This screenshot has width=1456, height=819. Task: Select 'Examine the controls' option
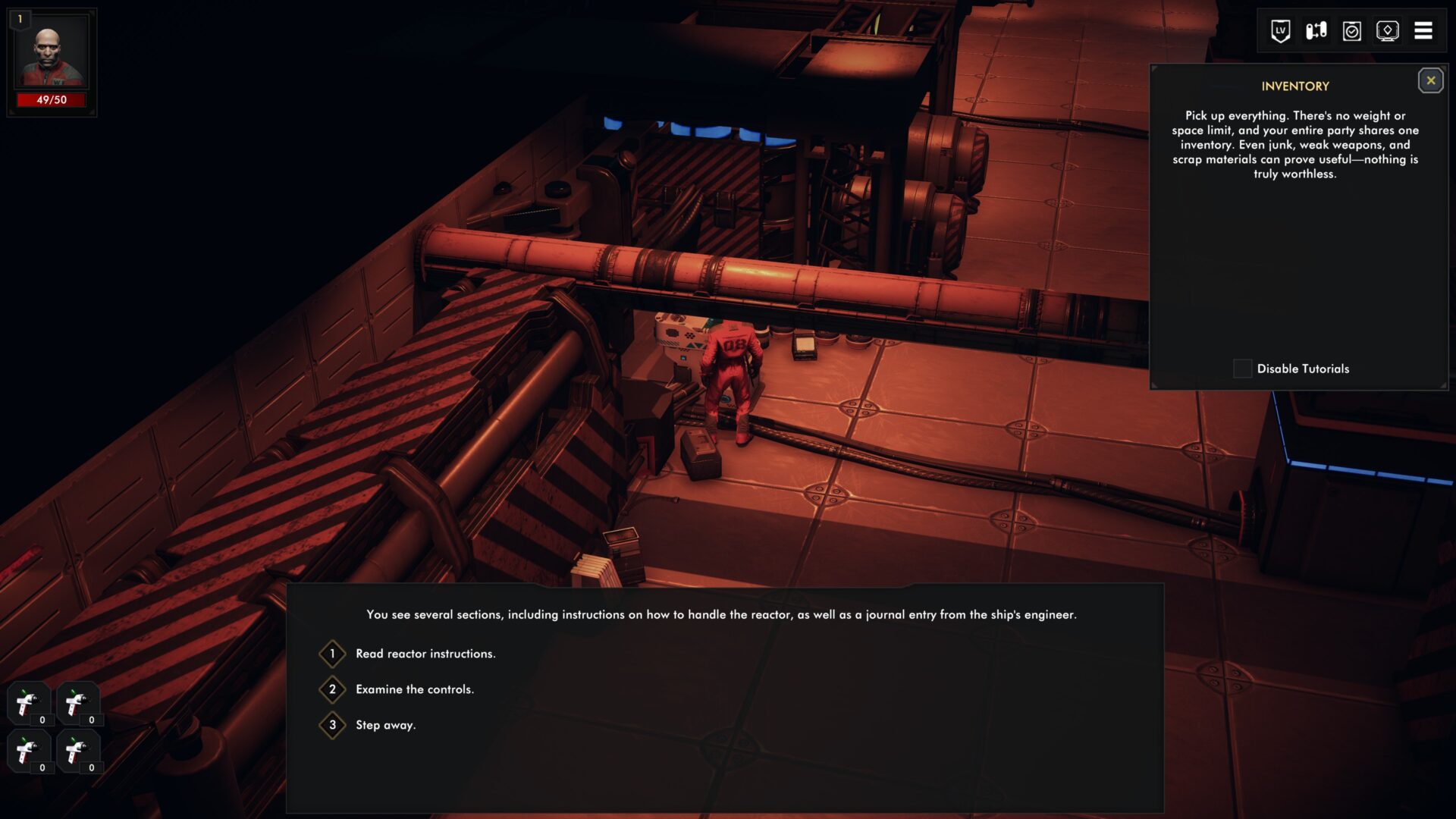(414, 689)
